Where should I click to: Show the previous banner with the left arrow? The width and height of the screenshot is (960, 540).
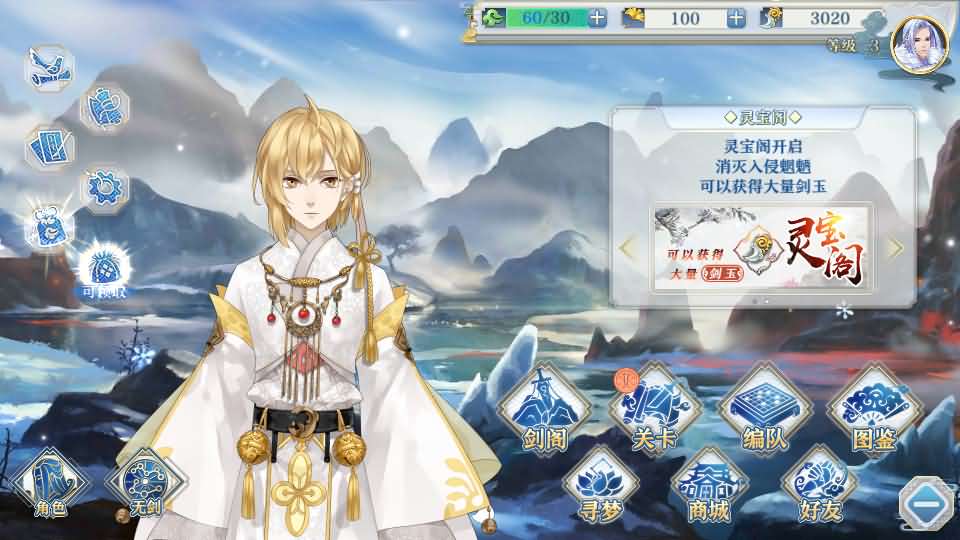point(628,247)
